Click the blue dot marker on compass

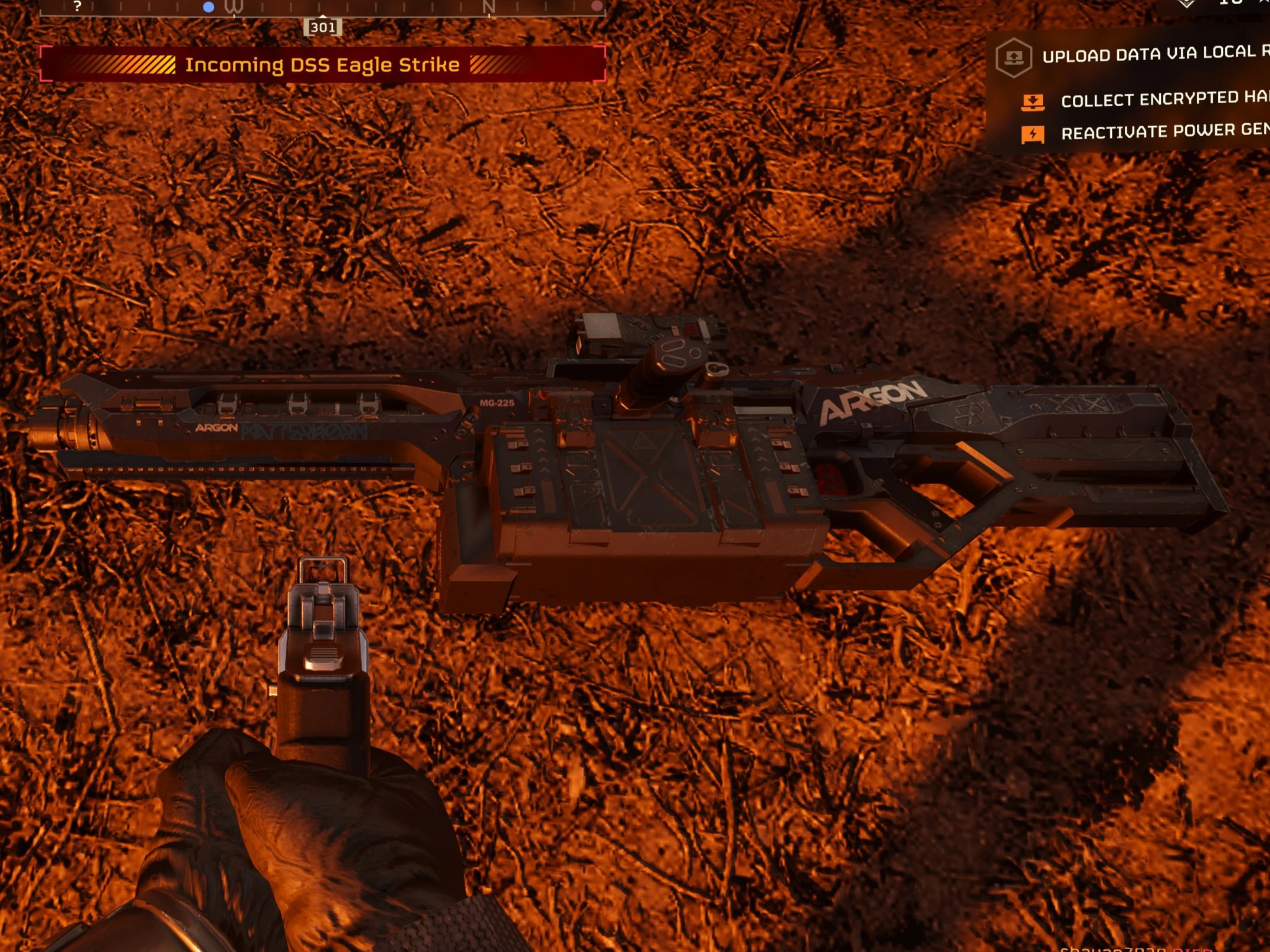pos(208,7)
